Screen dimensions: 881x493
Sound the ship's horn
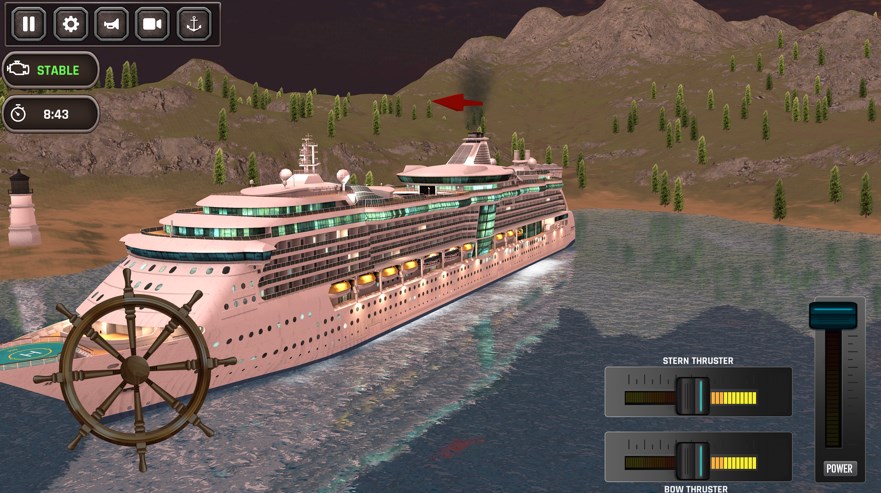[111, 24]
